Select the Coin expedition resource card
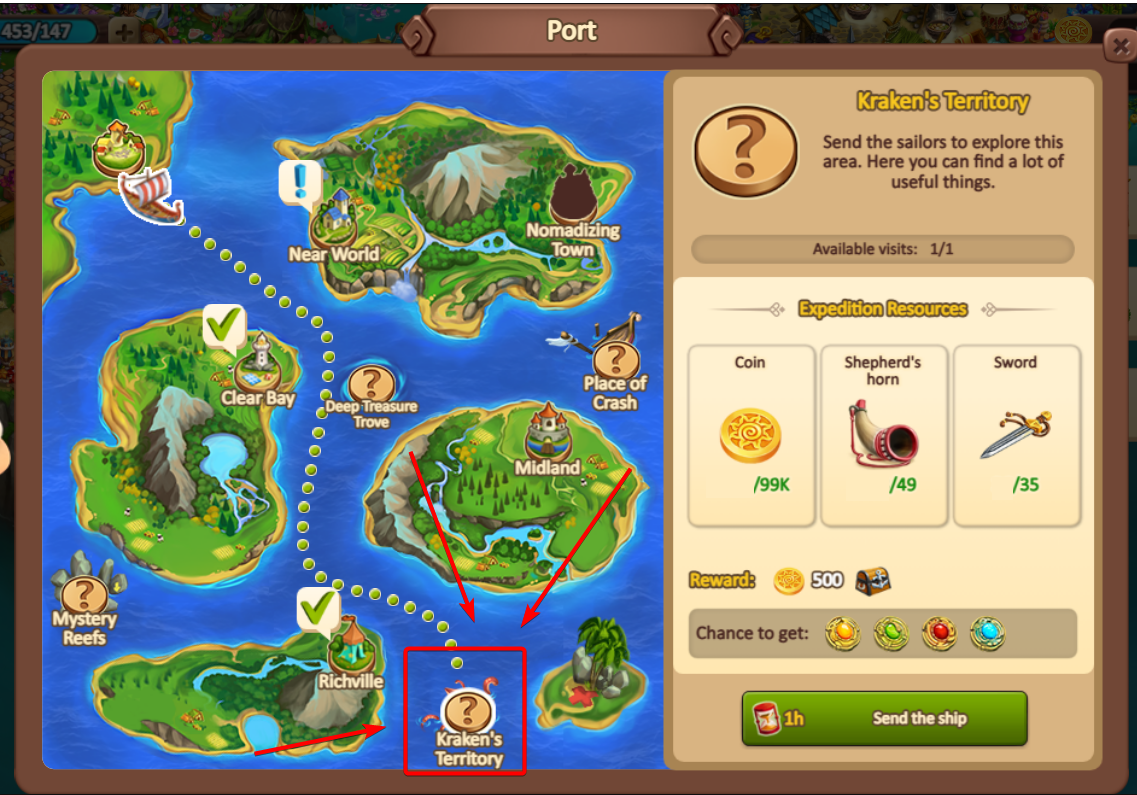The height and width of the screenshot is (795, 1137). coord(750,435)
